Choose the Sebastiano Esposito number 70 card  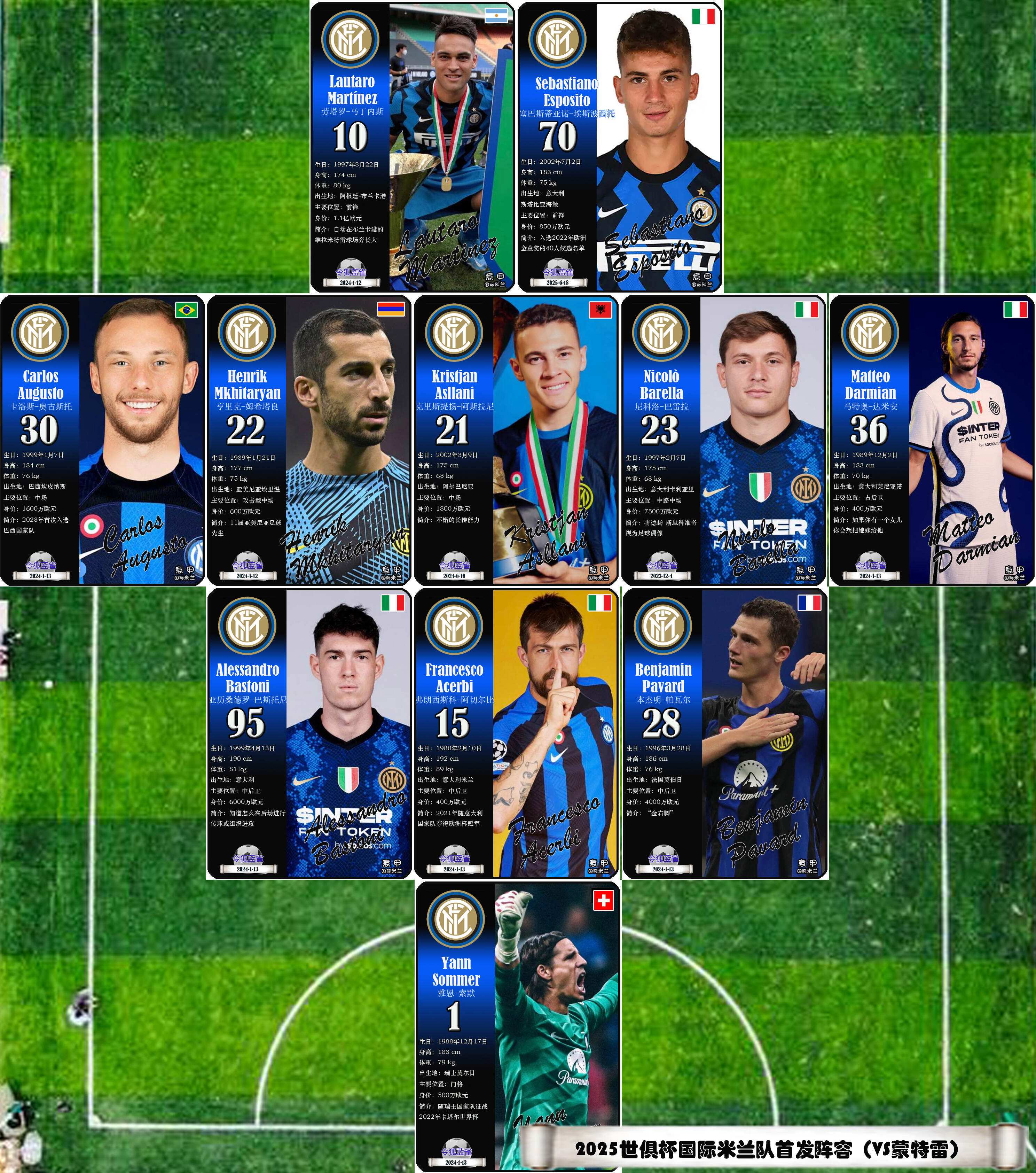(620, 147)
